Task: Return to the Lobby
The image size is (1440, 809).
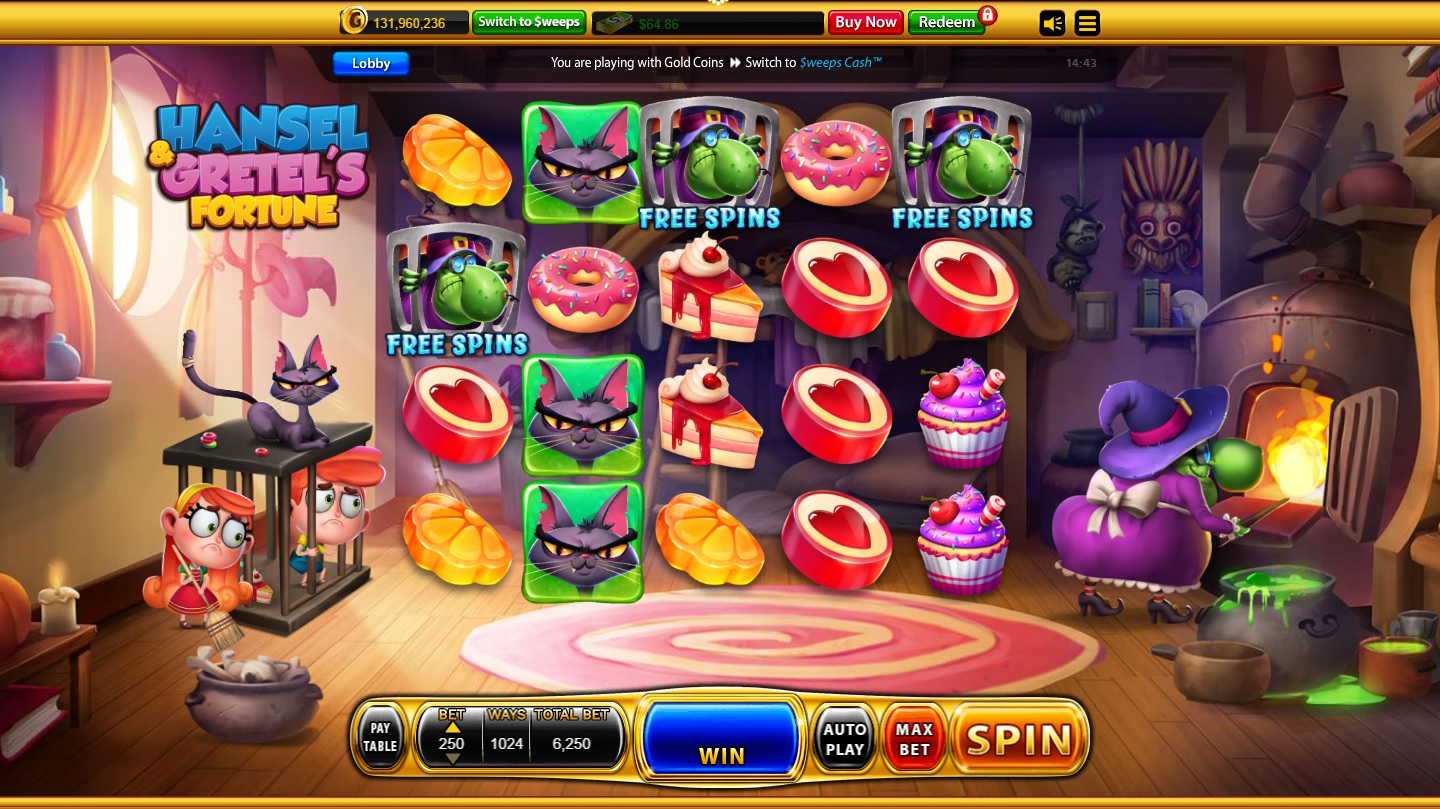Action: click(x=370, y=63)
